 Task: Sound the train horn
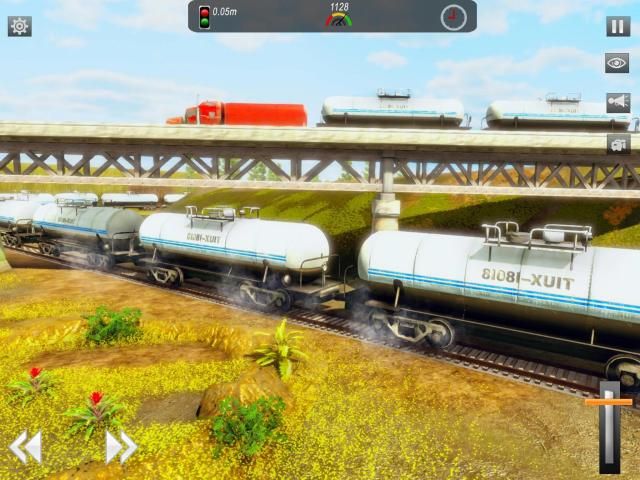click(618, 103)
